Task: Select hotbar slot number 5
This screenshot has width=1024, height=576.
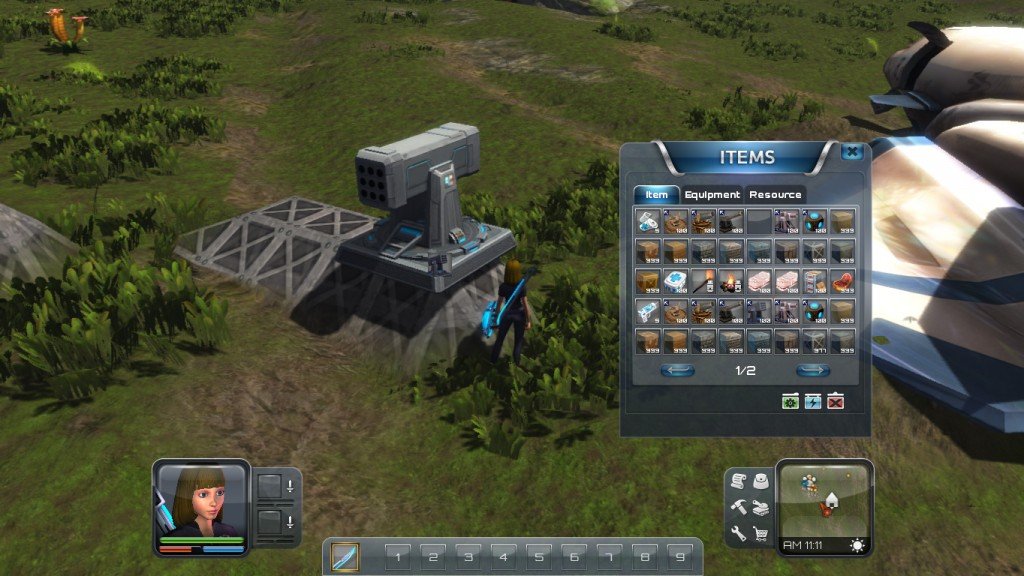Action: tap(538, 556)
